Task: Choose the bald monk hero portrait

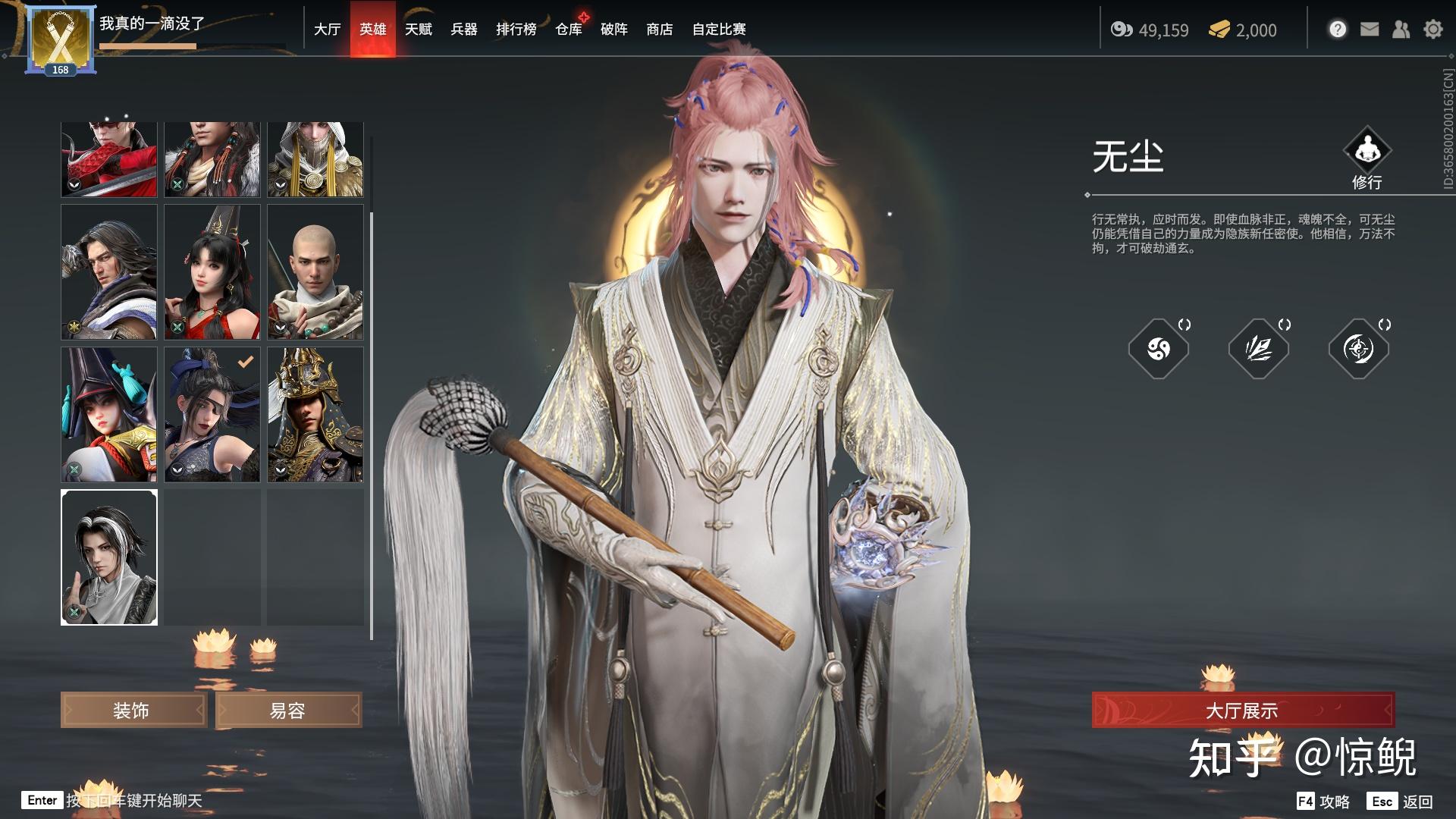Action: pos(315,271)
